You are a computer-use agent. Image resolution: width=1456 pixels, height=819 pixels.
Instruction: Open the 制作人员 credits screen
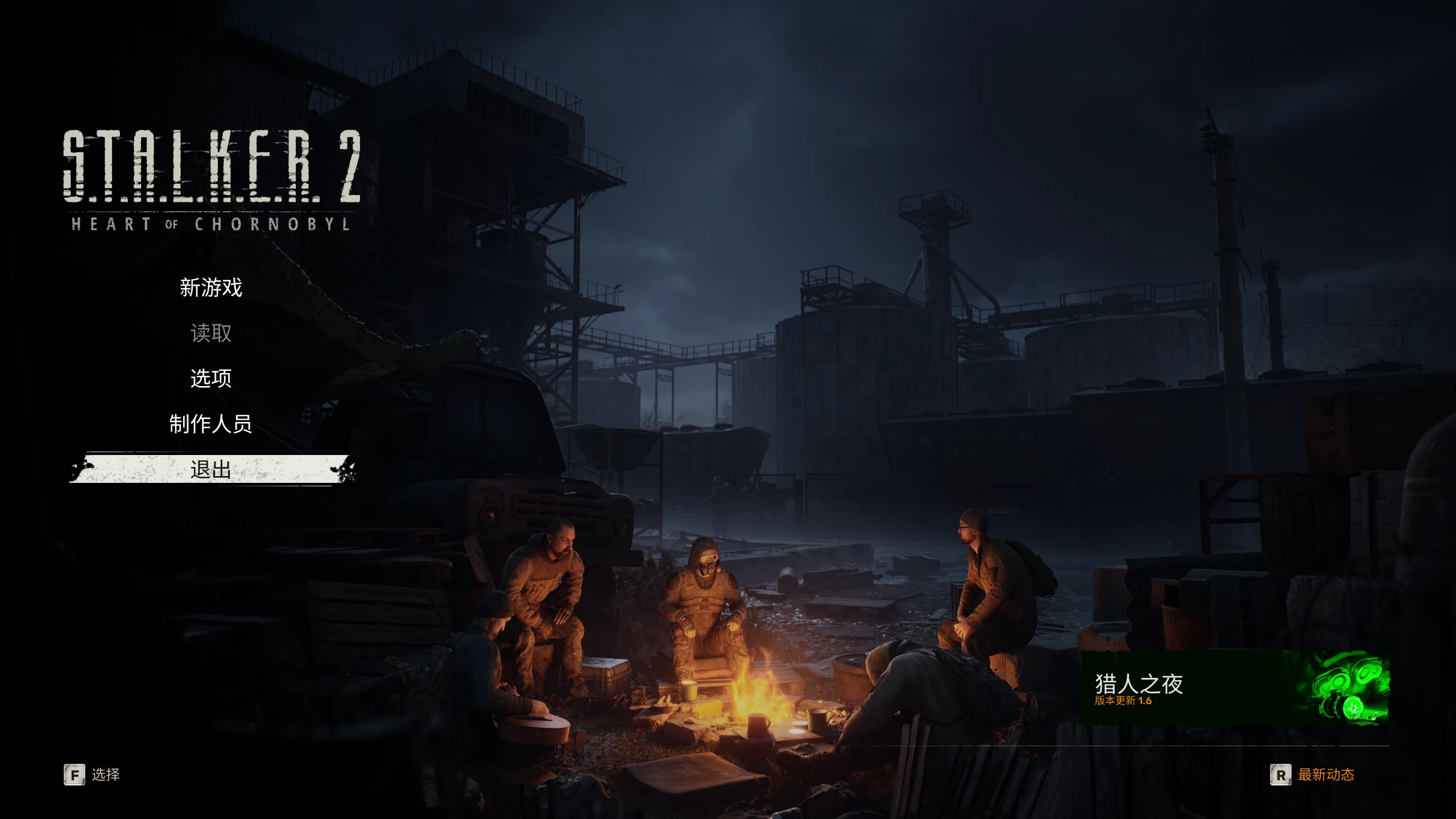point(210,424)
